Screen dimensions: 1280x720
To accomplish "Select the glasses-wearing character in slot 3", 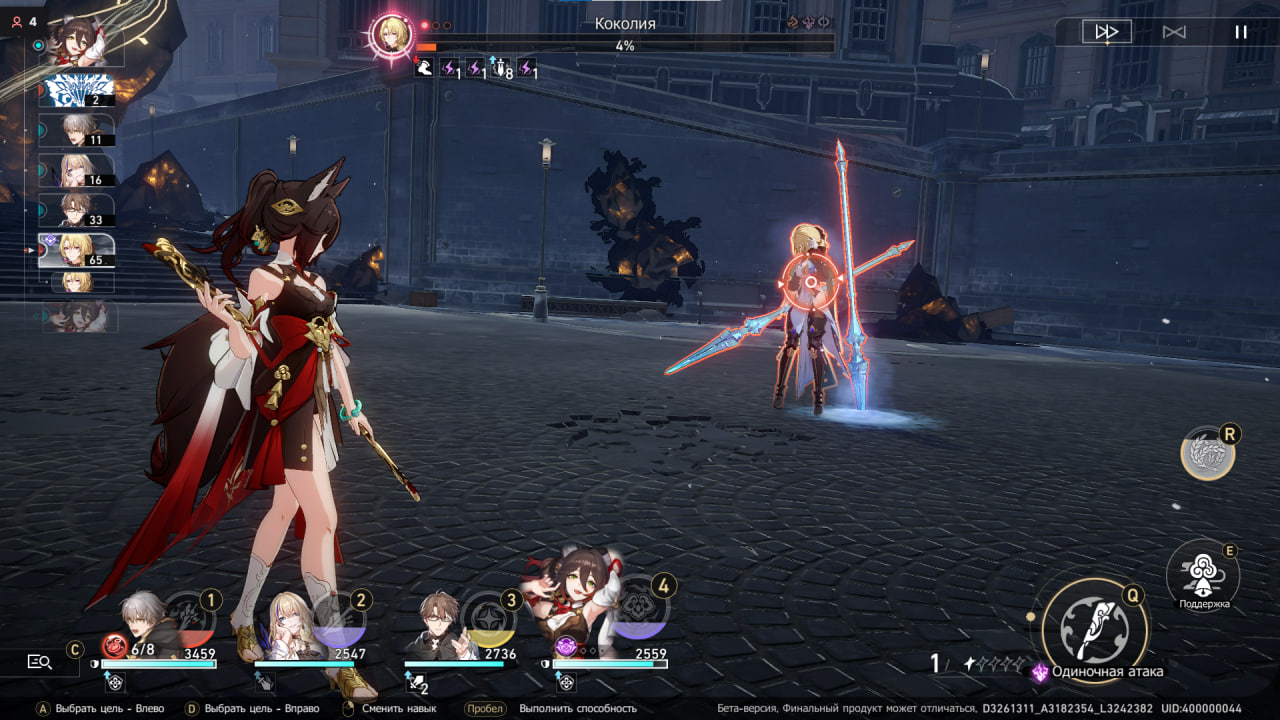I will tap(445, 624).
